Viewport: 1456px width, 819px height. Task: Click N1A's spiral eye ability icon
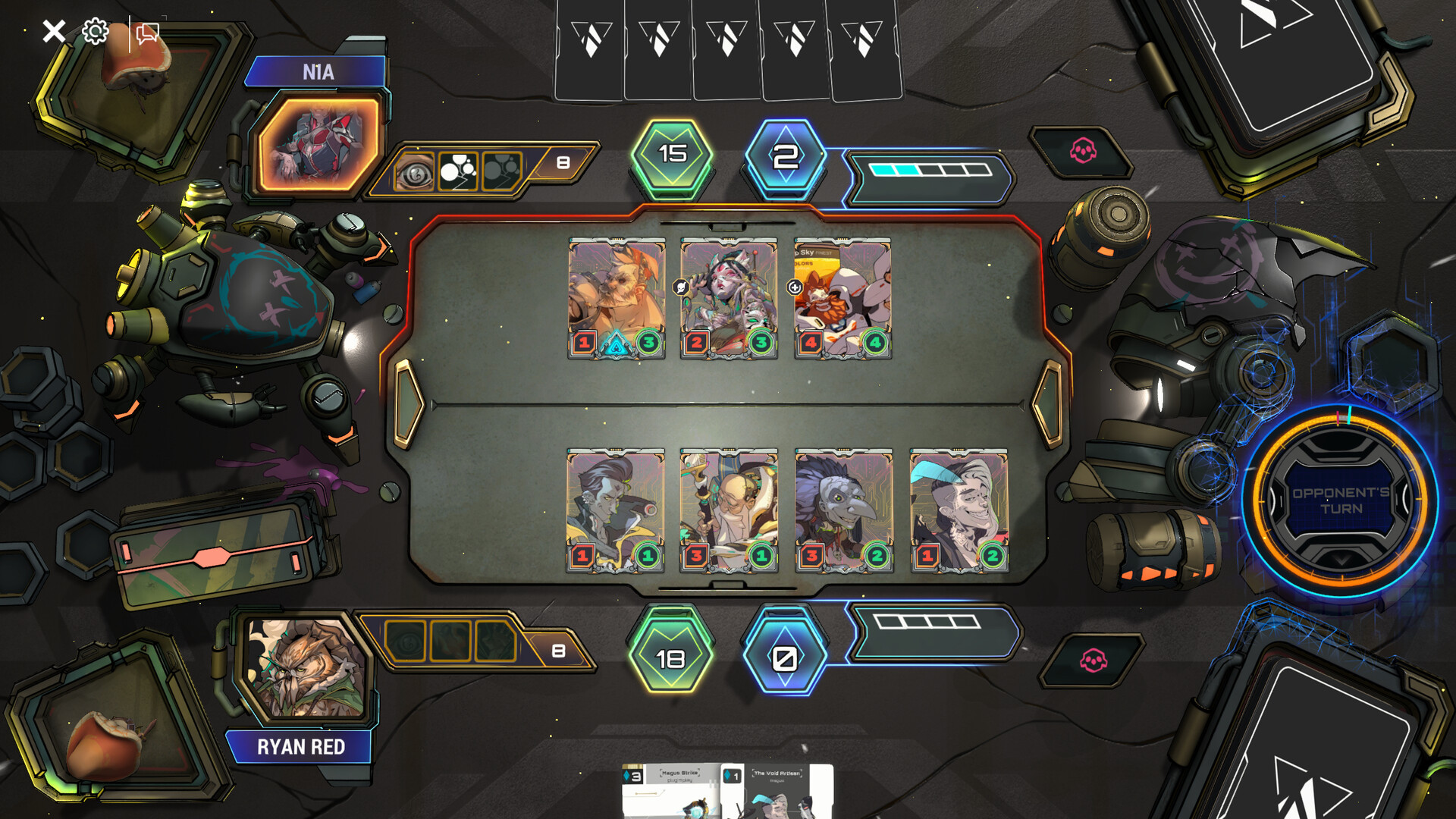414,172
